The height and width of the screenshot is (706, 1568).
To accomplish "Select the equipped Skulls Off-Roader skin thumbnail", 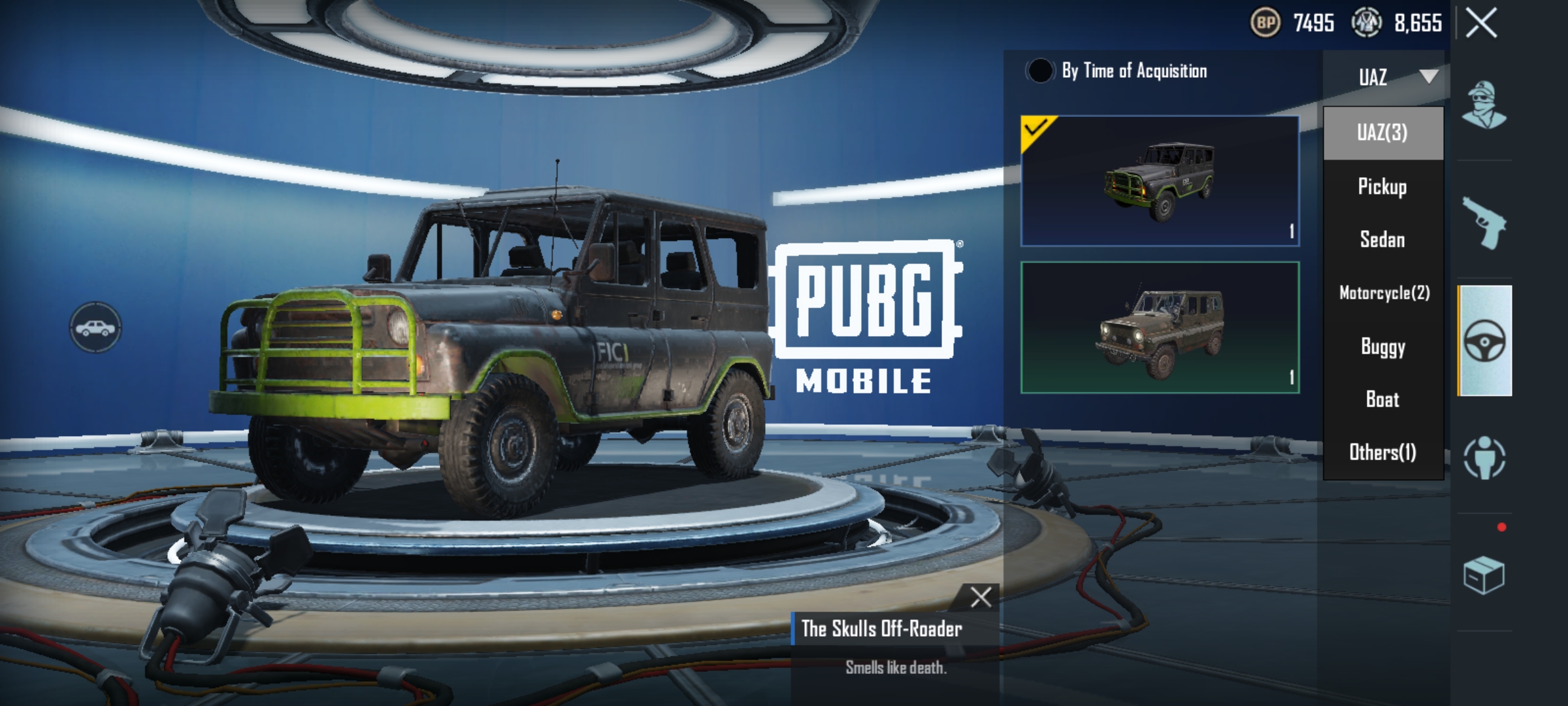I will point(1160,181).
